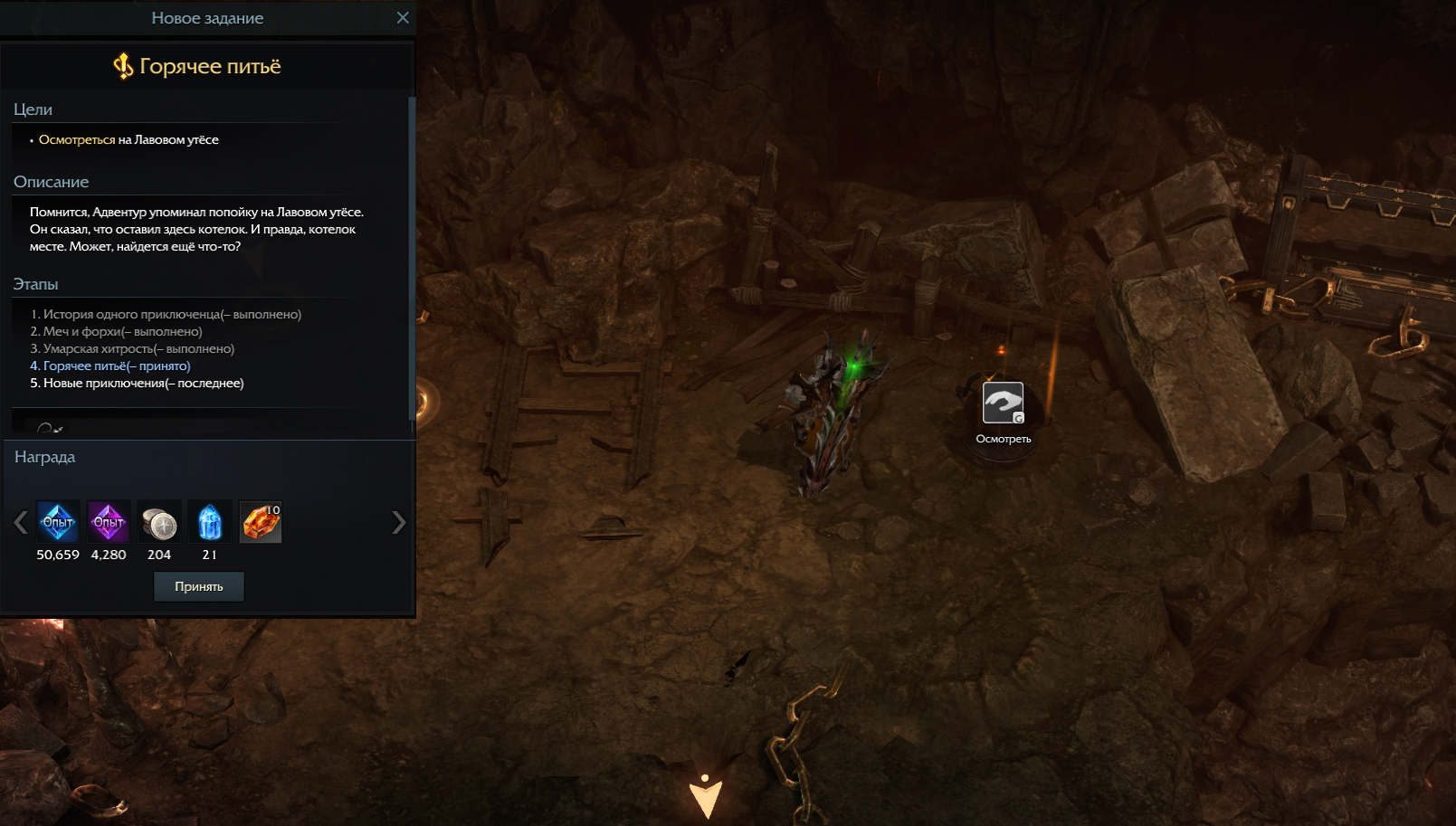
Task: Select the silver coin reward icon
Action: (x=159, y=523)
